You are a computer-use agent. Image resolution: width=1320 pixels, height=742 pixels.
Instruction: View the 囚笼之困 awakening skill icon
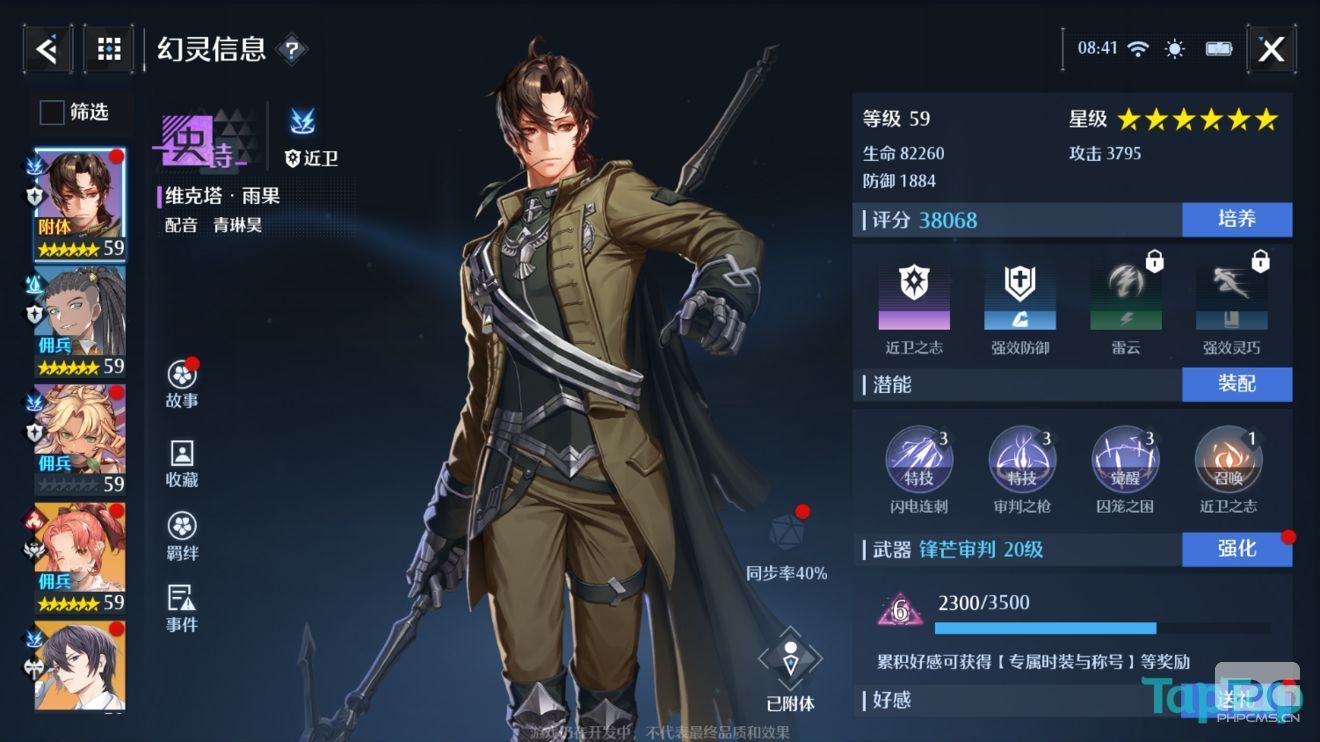tap(1124, 460)
